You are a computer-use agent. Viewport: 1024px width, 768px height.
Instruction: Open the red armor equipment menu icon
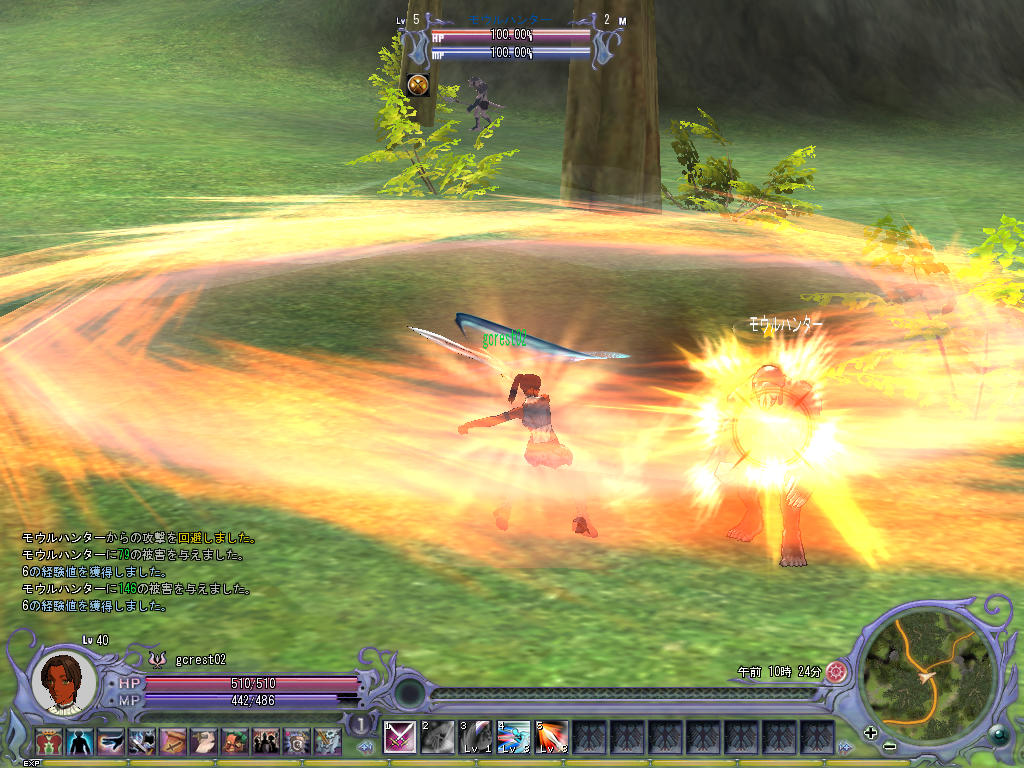point(49,741)
